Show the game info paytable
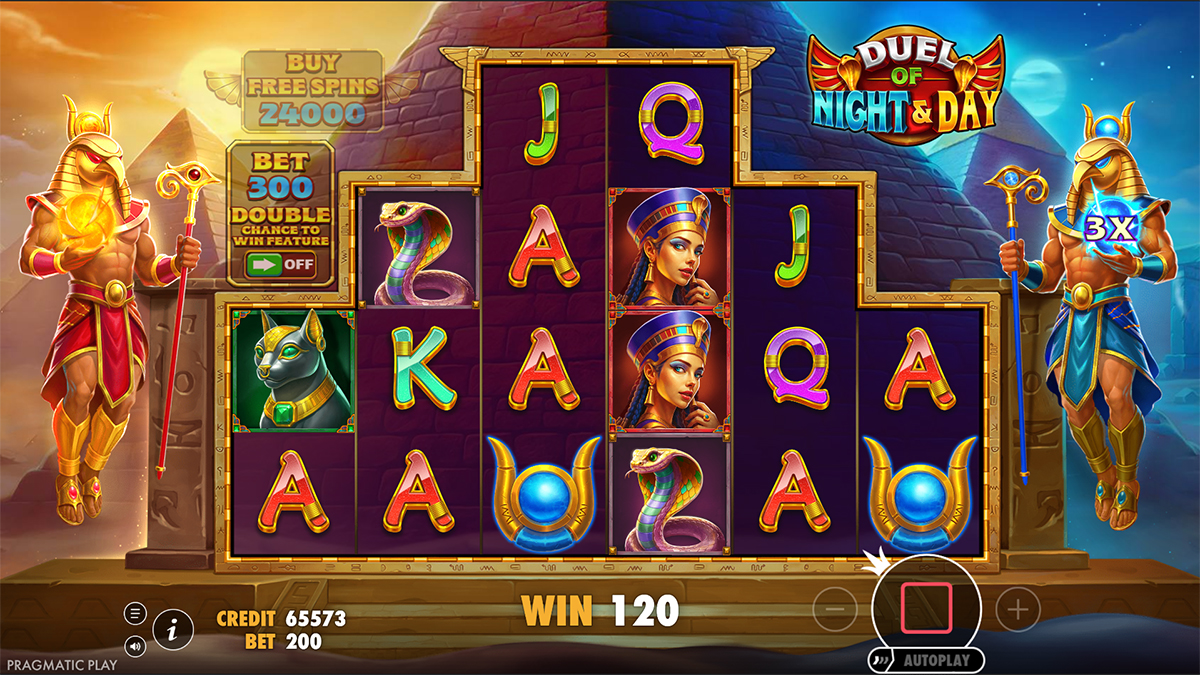Screen dimensions: 1200x675 174,629
